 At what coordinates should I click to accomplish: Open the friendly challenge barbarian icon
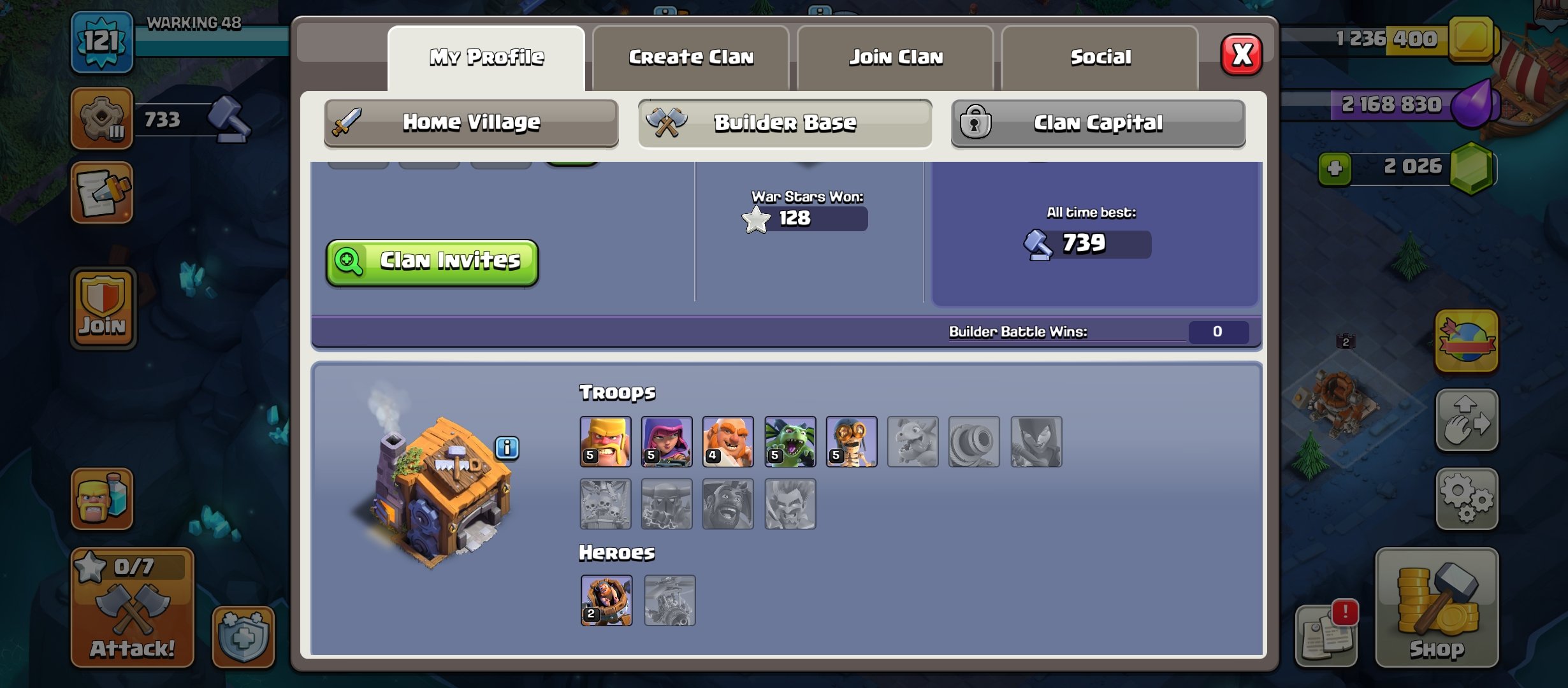coord(102,500)
